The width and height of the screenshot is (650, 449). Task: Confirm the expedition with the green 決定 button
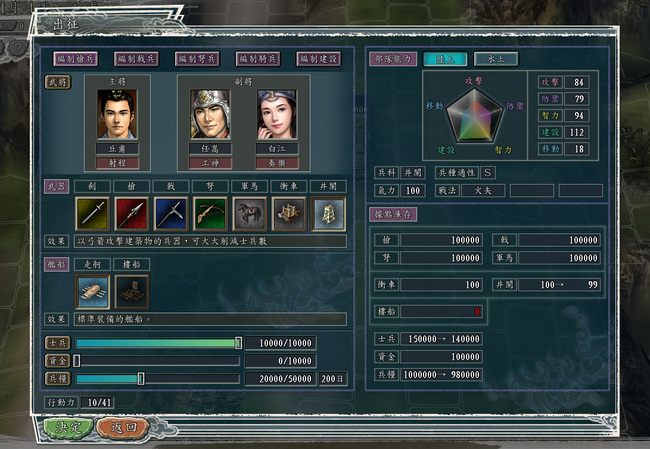pyautogui.click(x=68, y=426)
